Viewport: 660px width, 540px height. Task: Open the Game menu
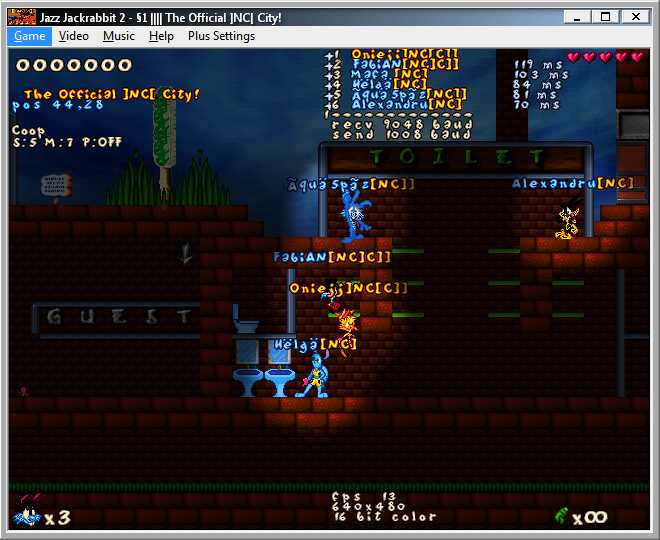pos(30,36)
